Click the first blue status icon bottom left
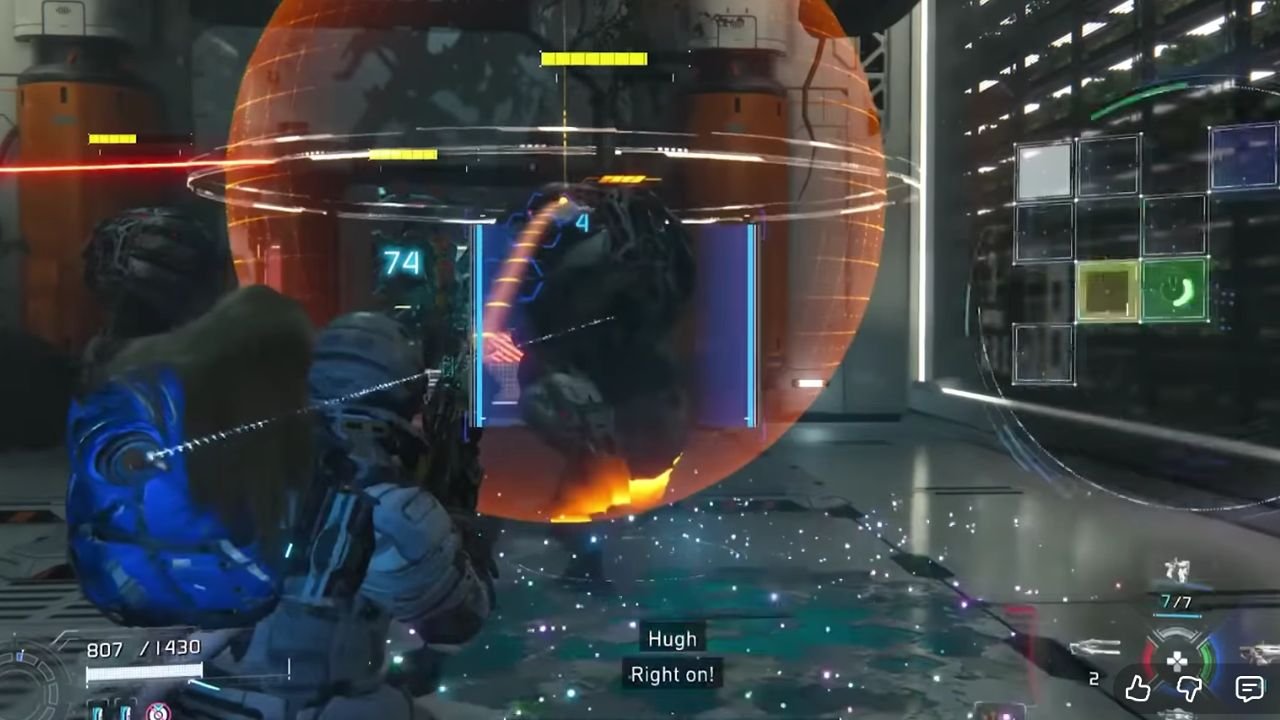 coord(97,713)
